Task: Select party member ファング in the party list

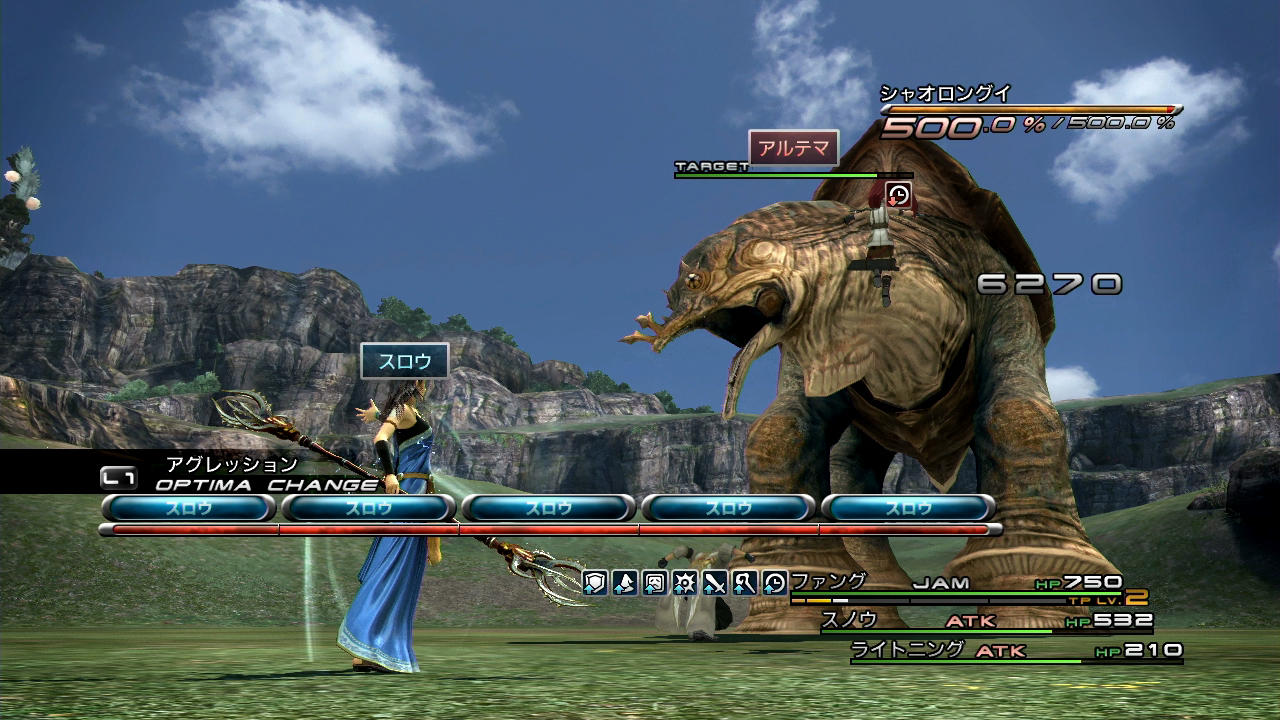Action: point(829,582)
